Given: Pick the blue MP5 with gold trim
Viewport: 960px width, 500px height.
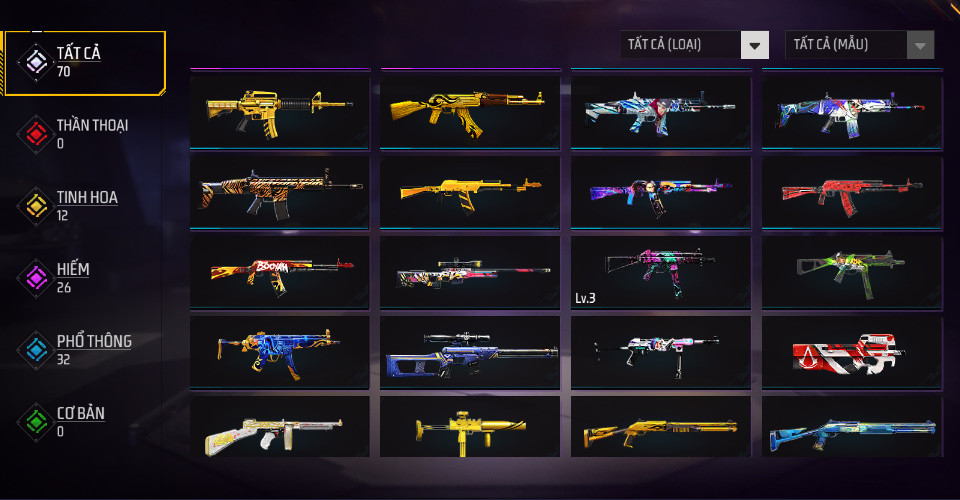Looking at the screenshot, I should (x=279, y=352).
